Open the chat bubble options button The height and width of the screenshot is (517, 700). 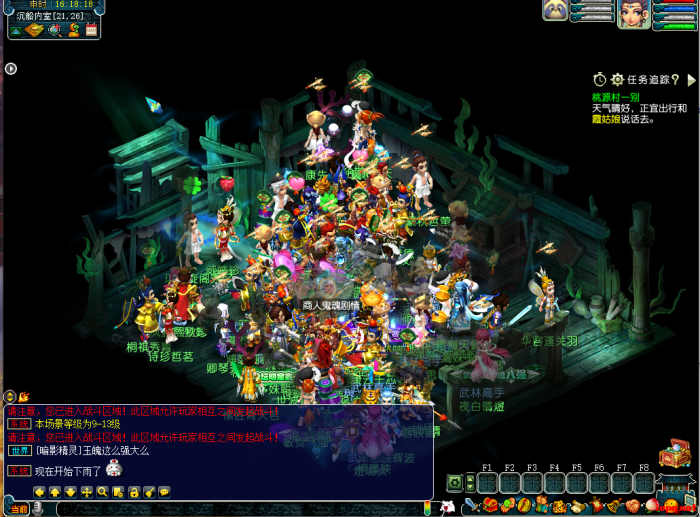pos(165,492)
